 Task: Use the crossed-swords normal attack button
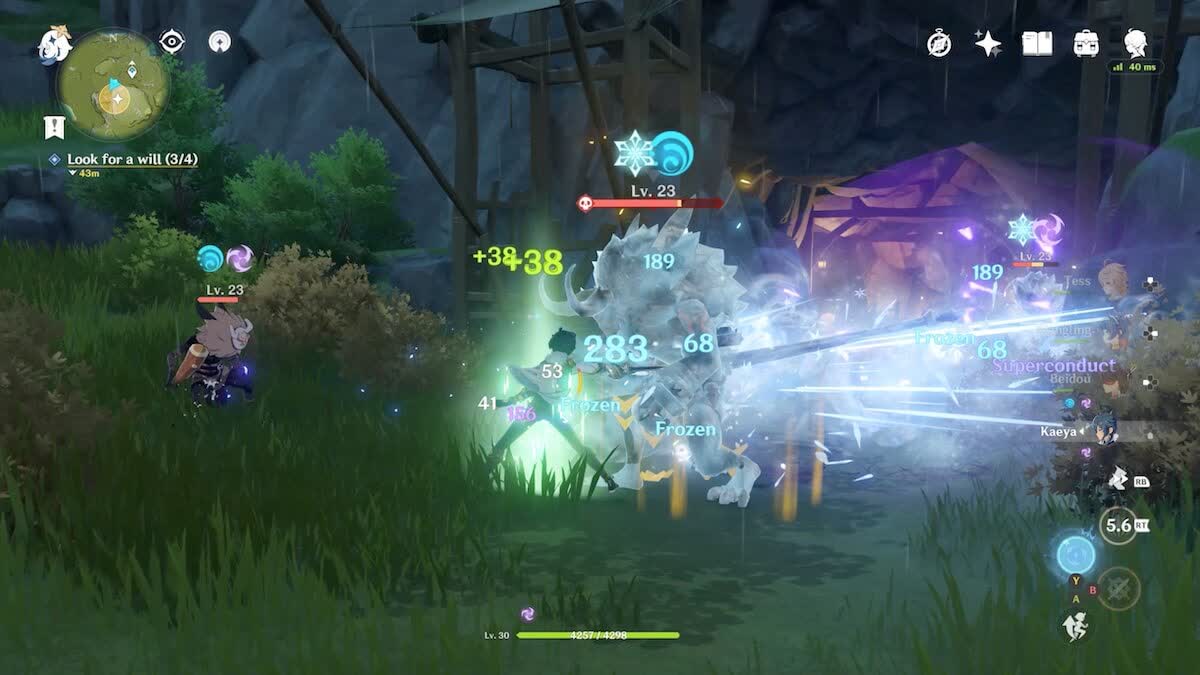tap(1119, 588)
